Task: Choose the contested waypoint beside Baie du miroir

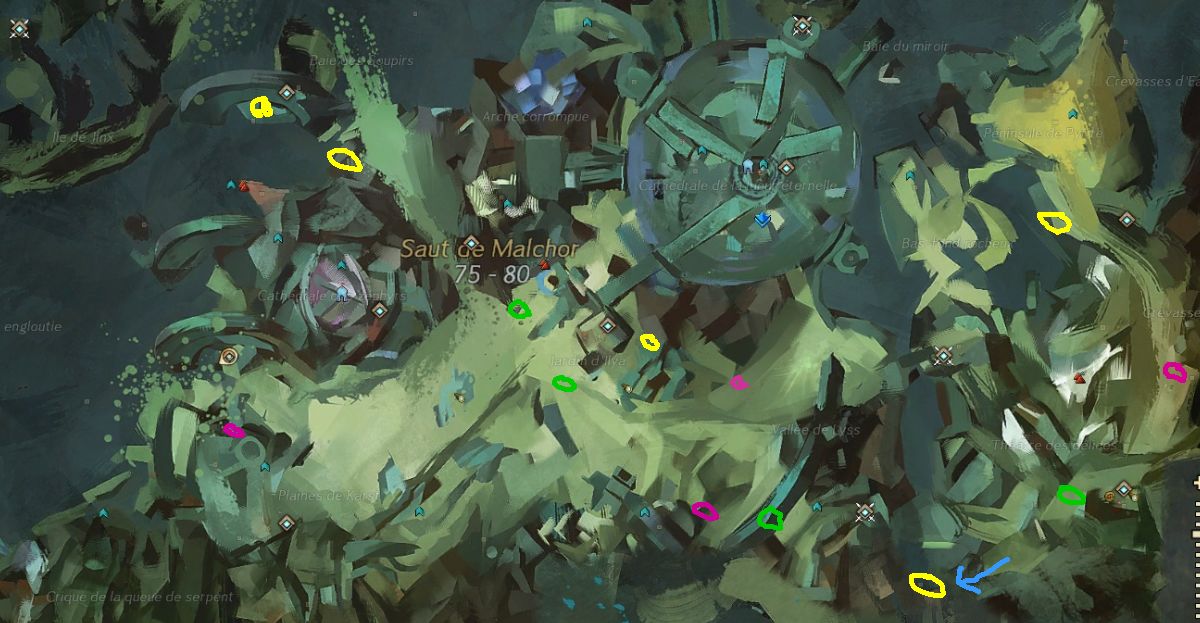Action: 801,26
